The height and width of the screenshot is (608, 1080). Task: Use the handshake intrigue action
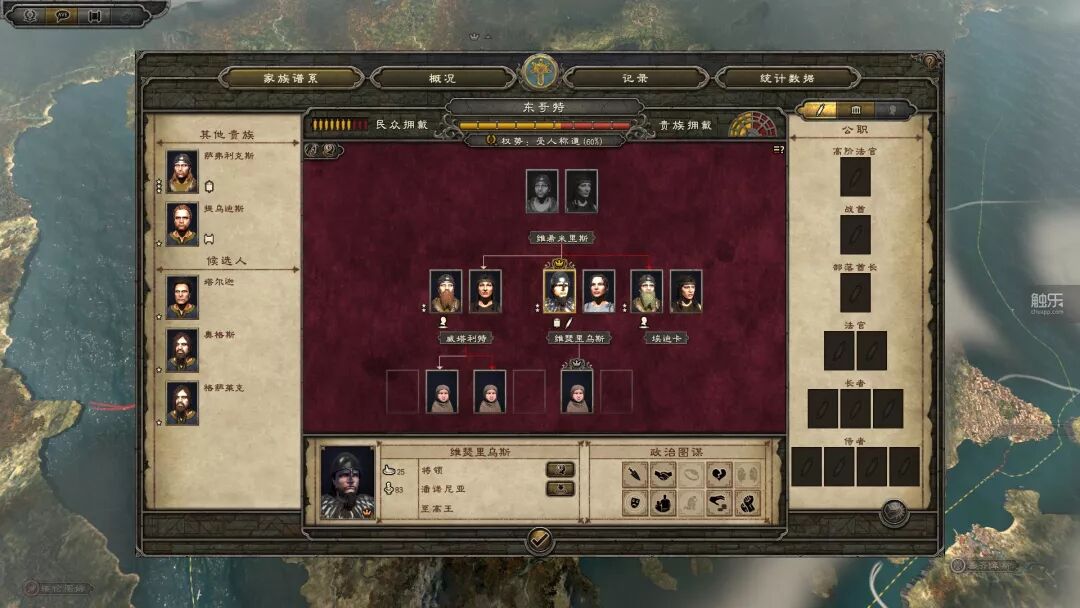pyautogui.click(x=661, y=475)
